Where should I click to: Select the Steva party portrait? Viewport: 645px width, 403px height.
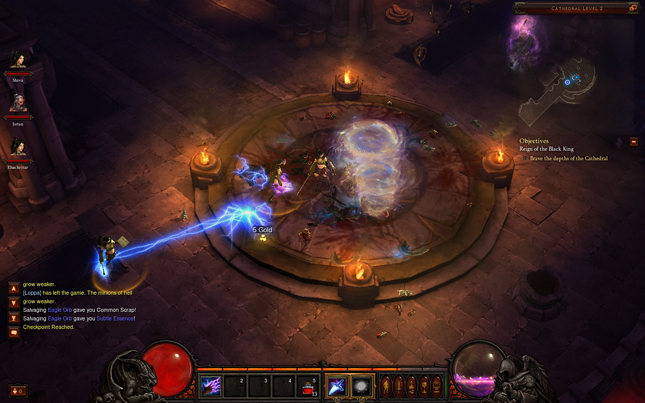point(18,62)
